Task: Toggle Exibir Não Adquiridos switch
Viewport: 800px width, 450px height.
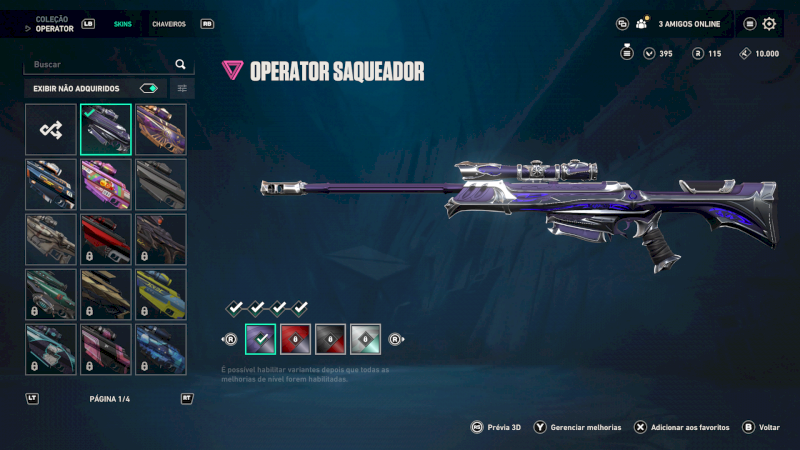Action: point(149,88)
